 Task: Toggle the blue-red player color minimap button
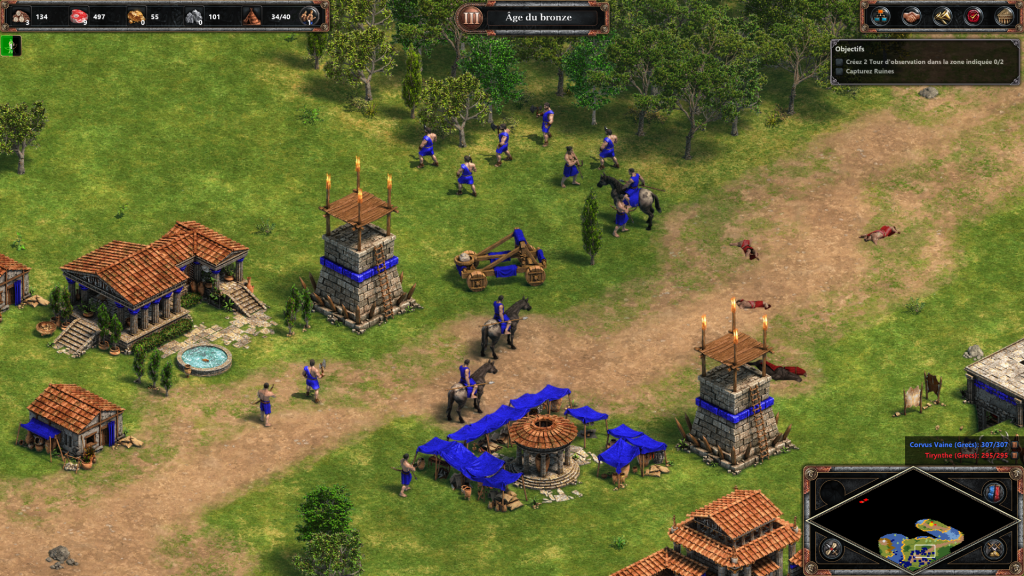point(993,491)
